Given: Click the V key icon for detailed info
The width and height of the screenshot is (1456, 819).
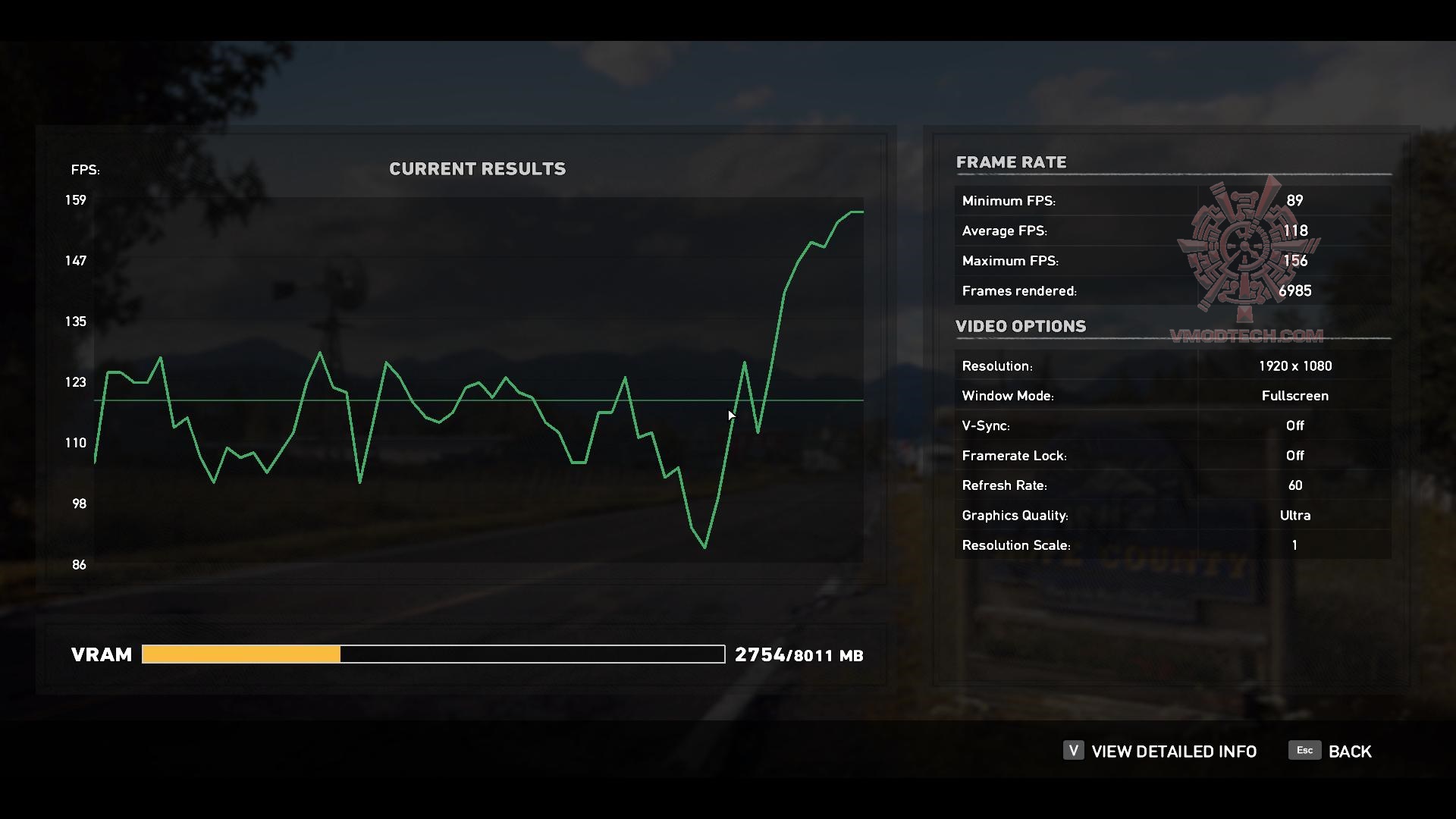Looking at the screenshot, I should point(1072,751).
